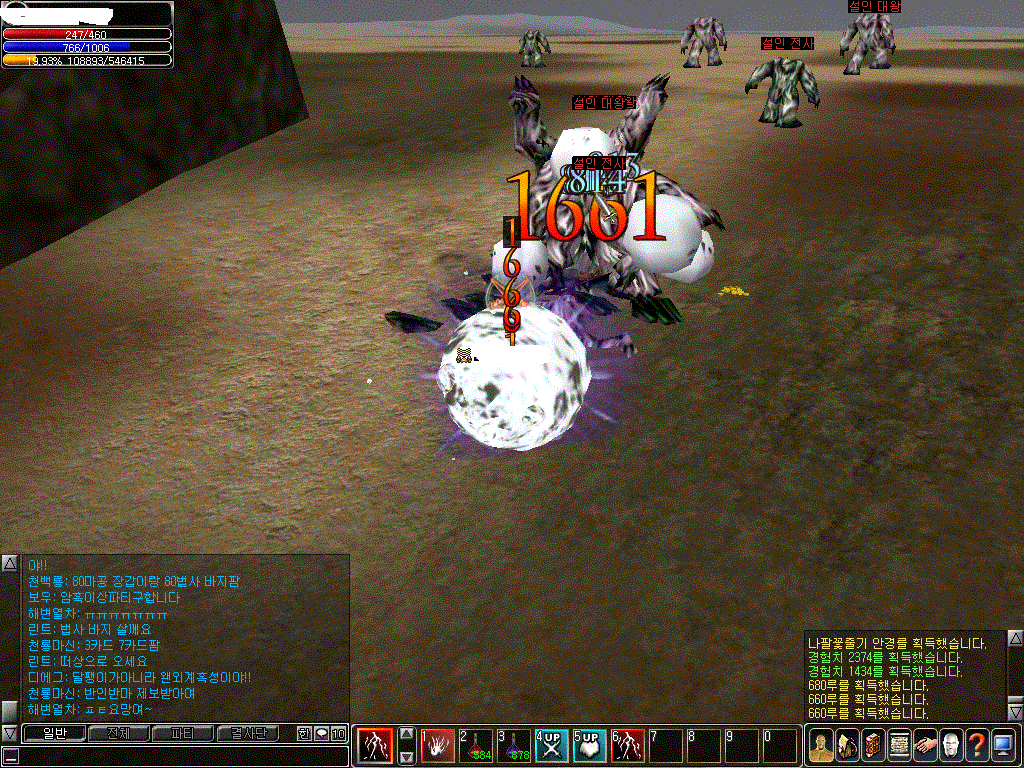Use the blue potion in slot 3
This screenshot has height=768, width=1024.
point(514,746)
